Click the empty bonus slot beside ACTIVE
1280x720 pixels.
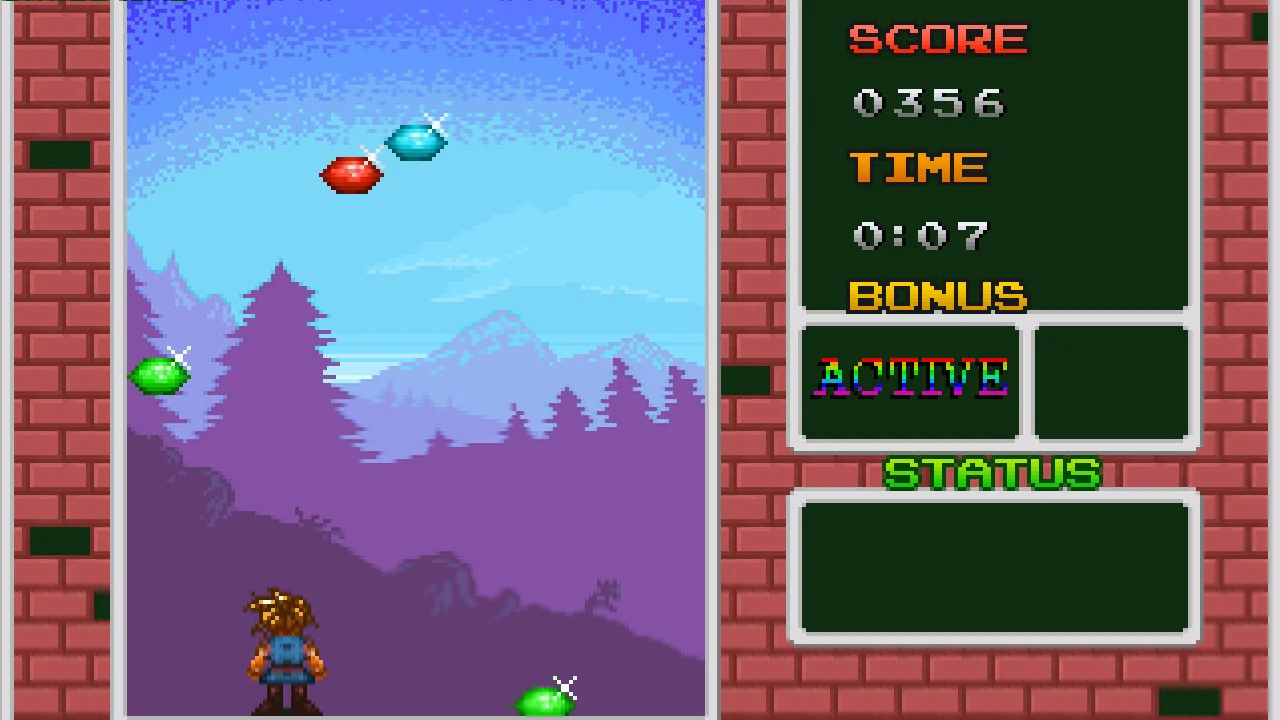1112,383
